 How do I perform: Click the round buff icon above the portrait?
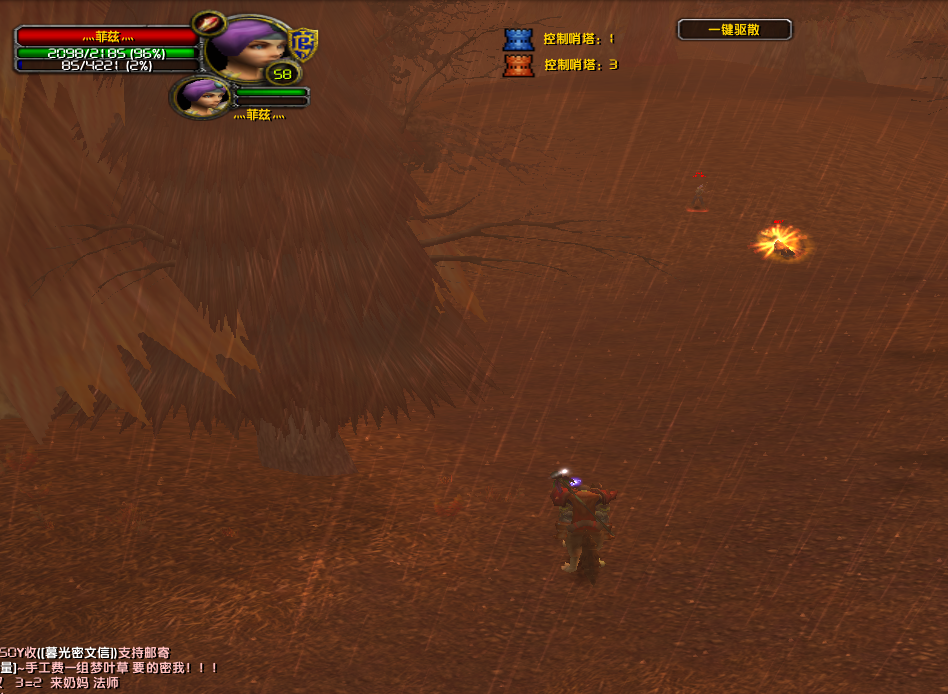[209, 23]
